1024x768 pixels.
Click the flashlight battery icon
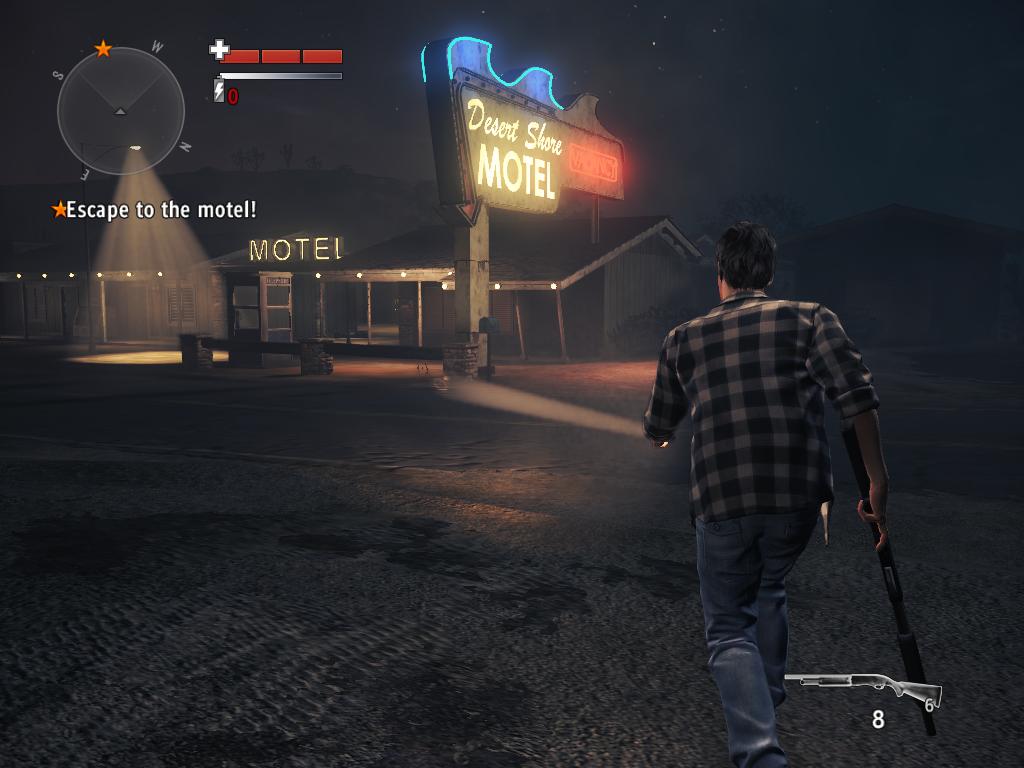point(219,92)
